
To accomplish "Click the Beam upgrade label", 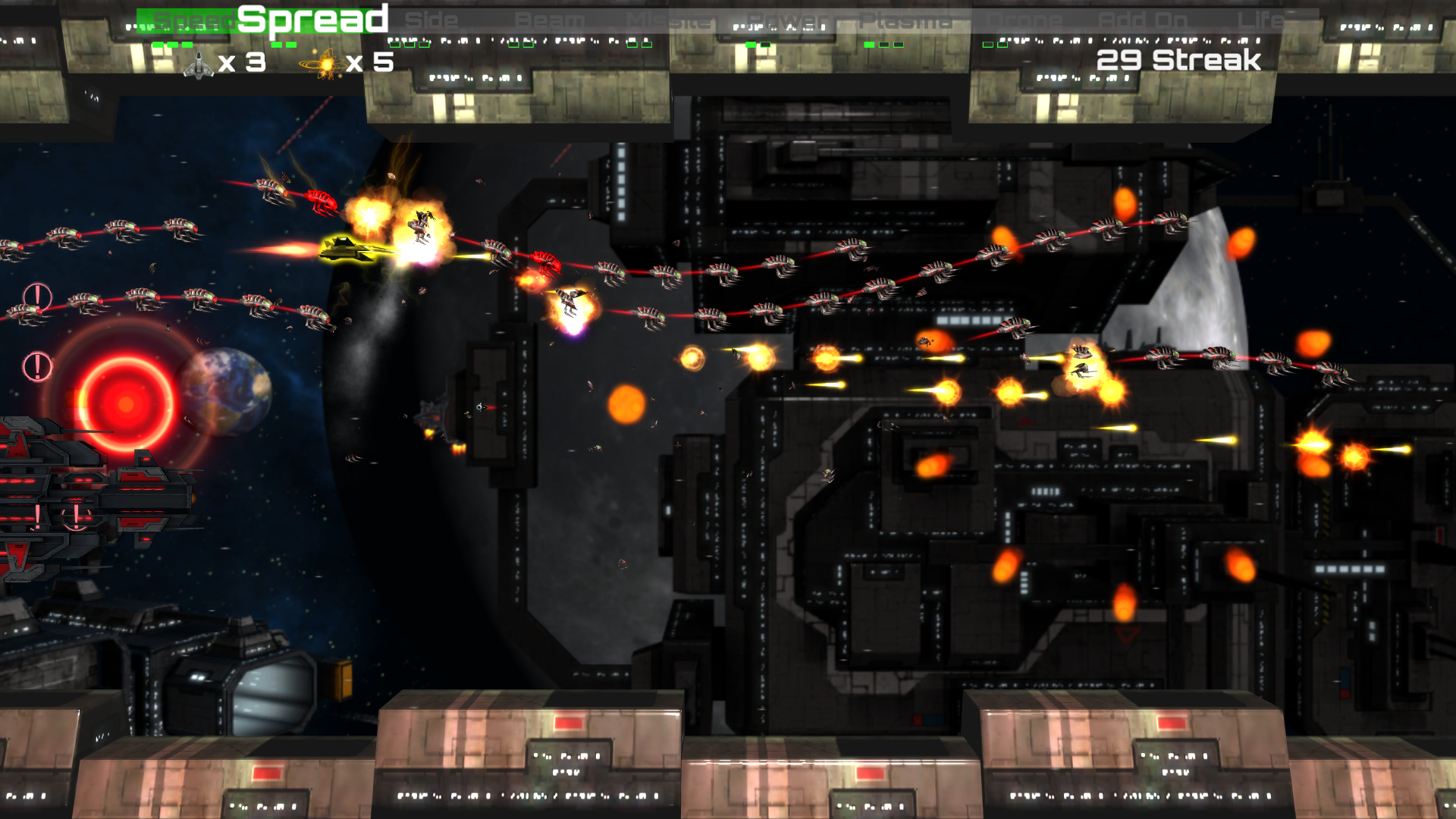I will tap(550, 20).
